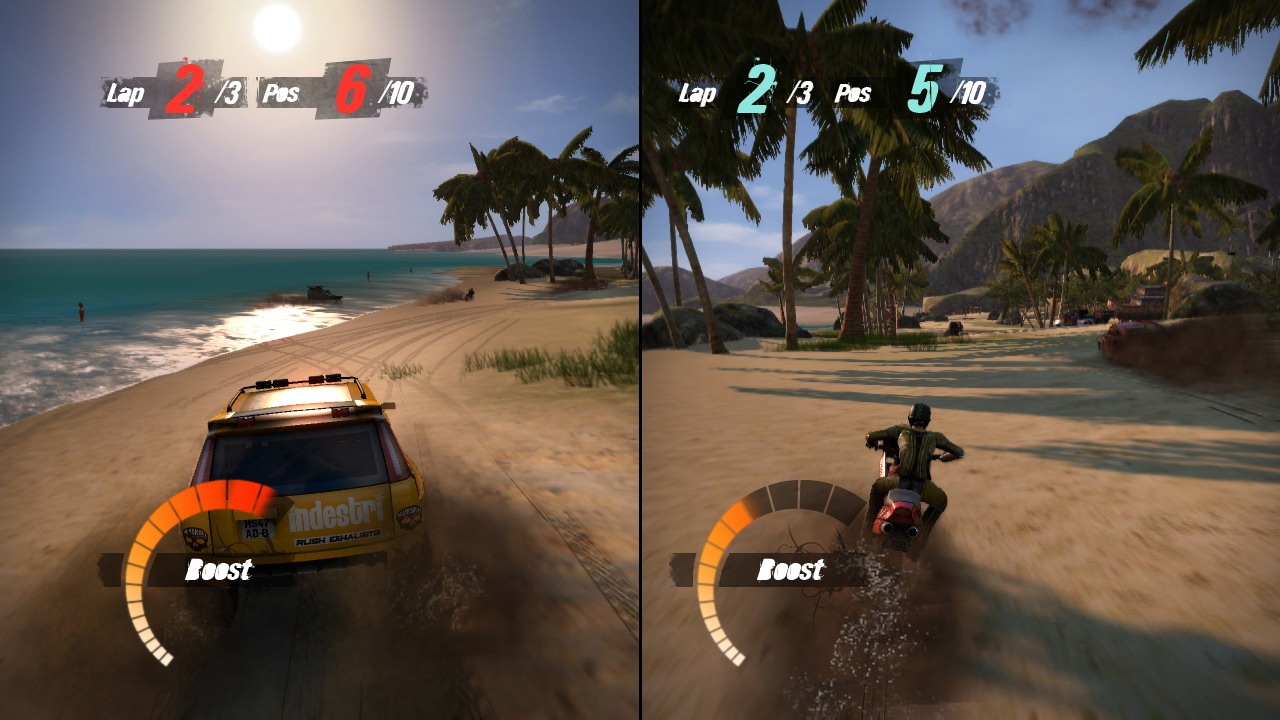Click the teal Lap 2 counter on right screen

pyautogui.click(x=757, y=90)
